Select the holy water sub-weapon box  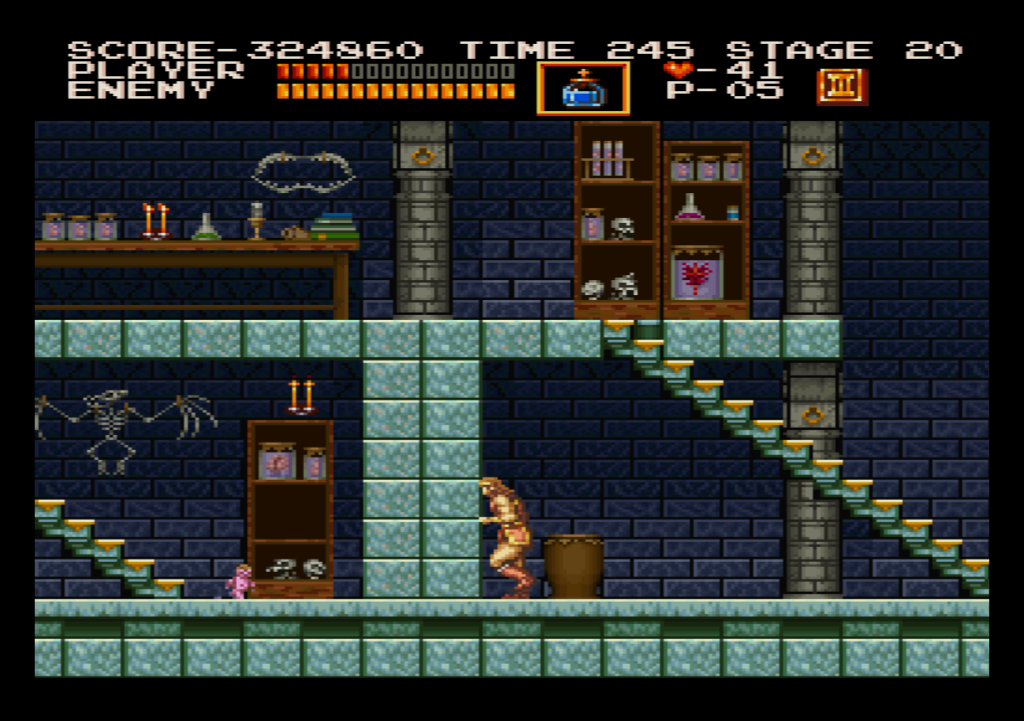(583, 89)
